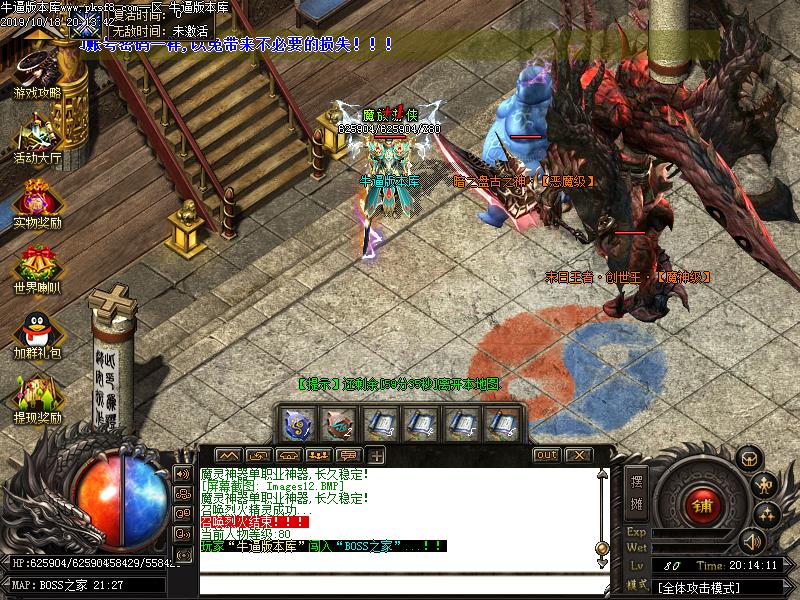Open the bag icon on the dragon panel

click(x=746, y=459)
